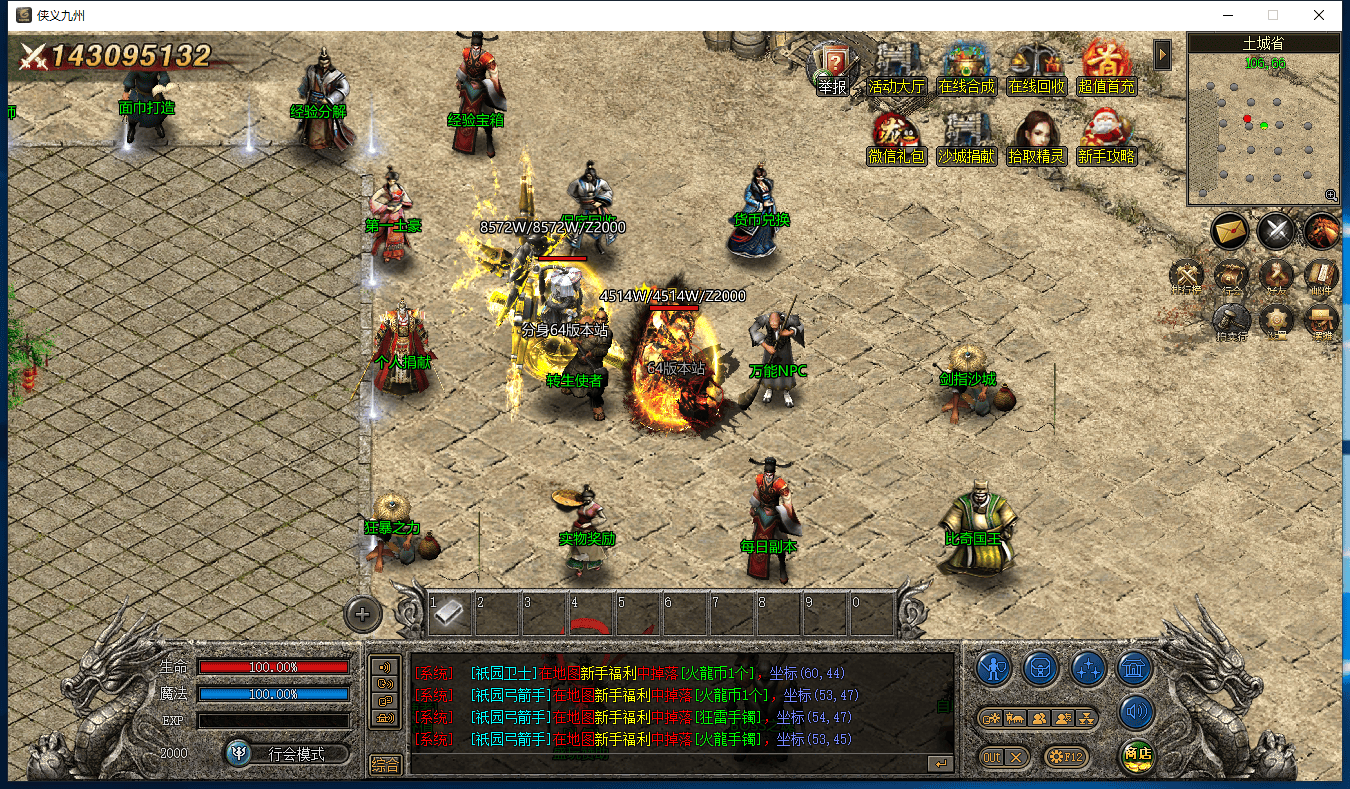
Task: Open the 举报 report icon
Action: (x=832, y=68)
